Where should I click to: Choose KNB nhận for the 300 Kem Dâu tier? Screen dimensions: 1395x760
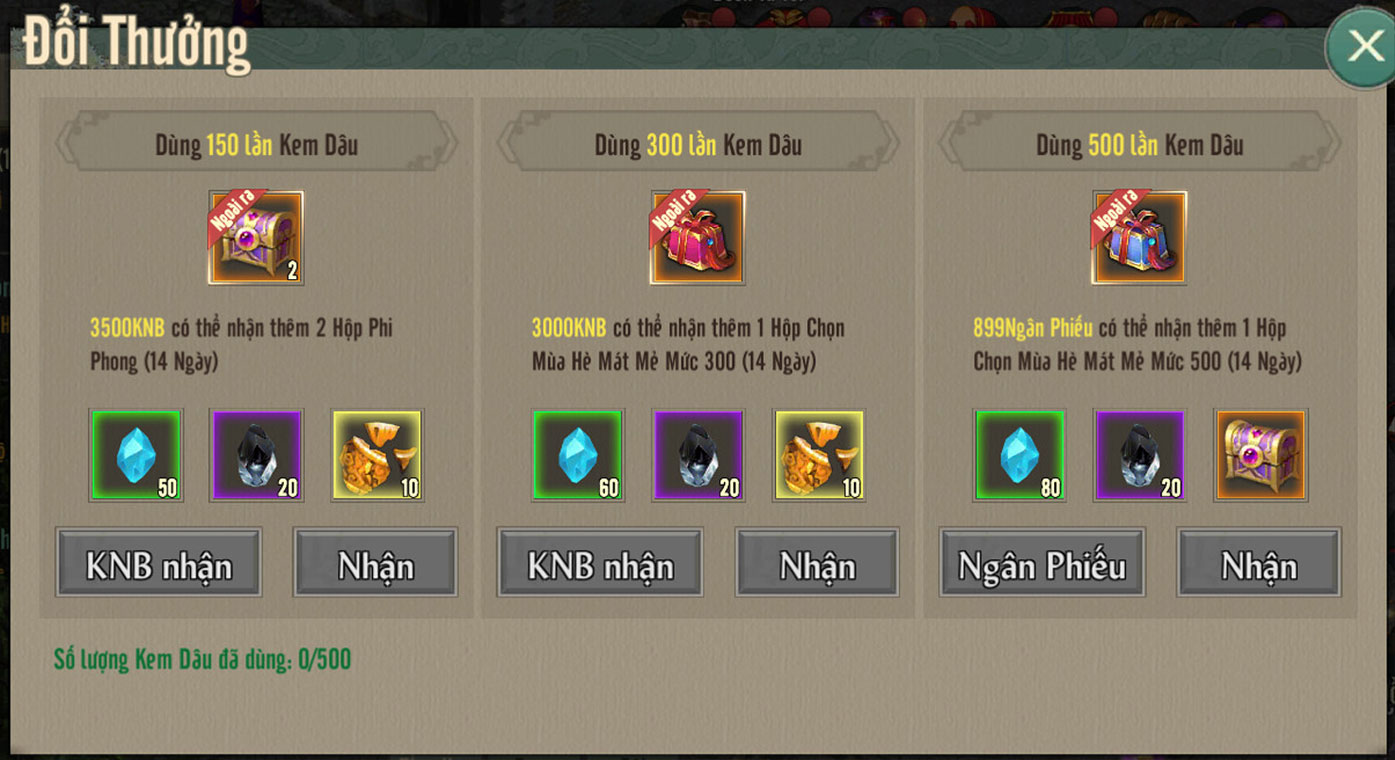tap(600, 564)
